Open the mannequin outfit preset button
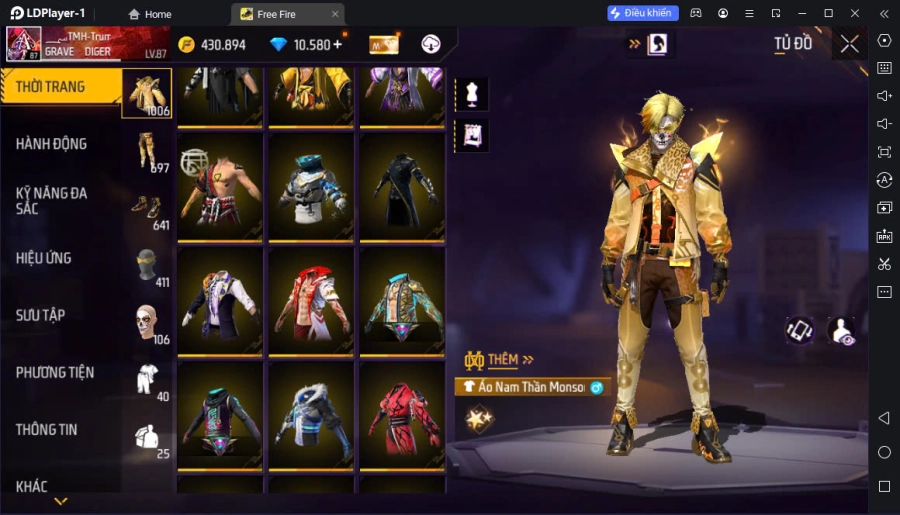 (471, 94)
